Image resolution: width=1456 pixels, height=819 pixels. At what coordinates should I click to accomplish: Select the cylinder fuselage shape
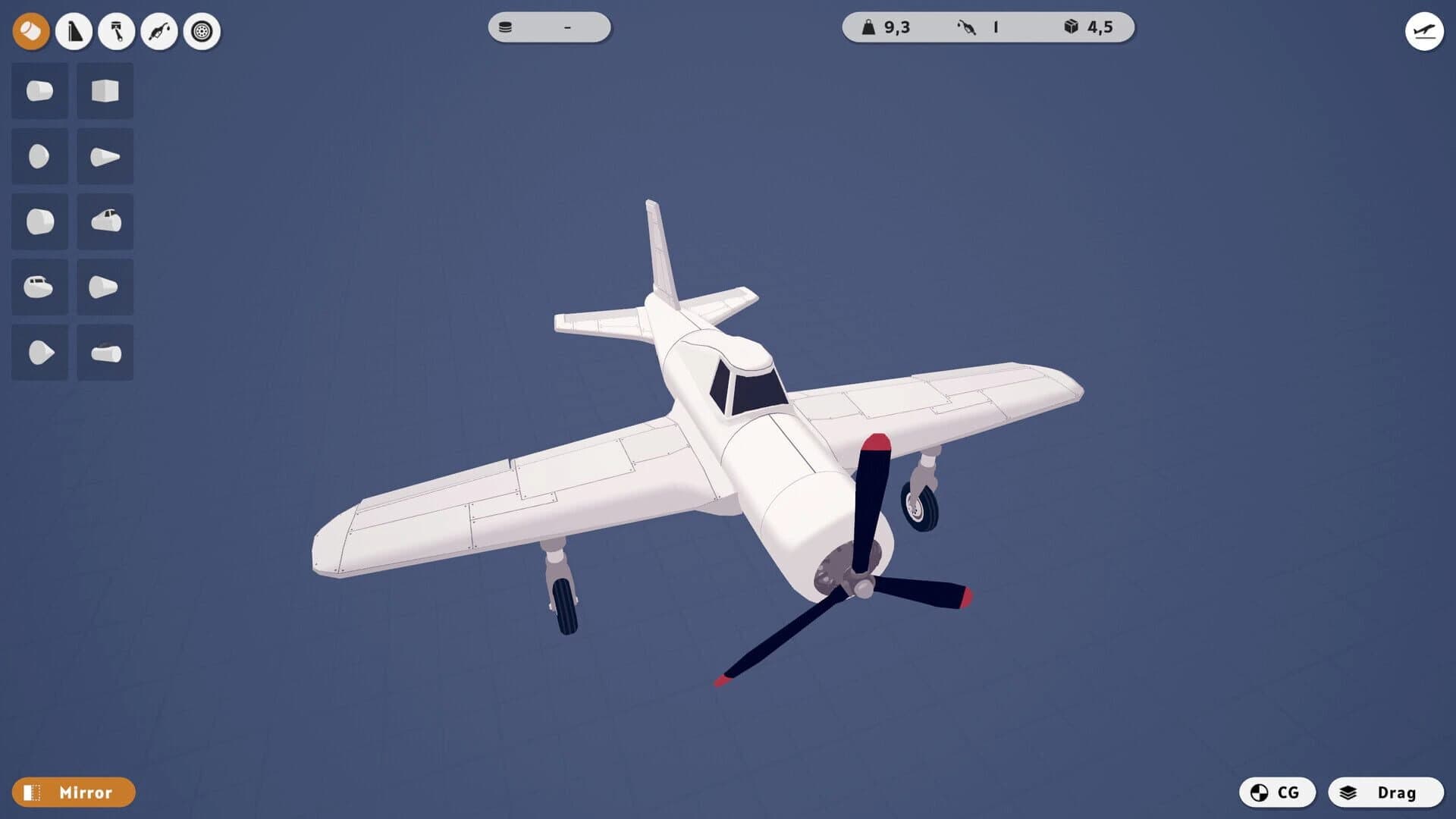click(39, 91)
